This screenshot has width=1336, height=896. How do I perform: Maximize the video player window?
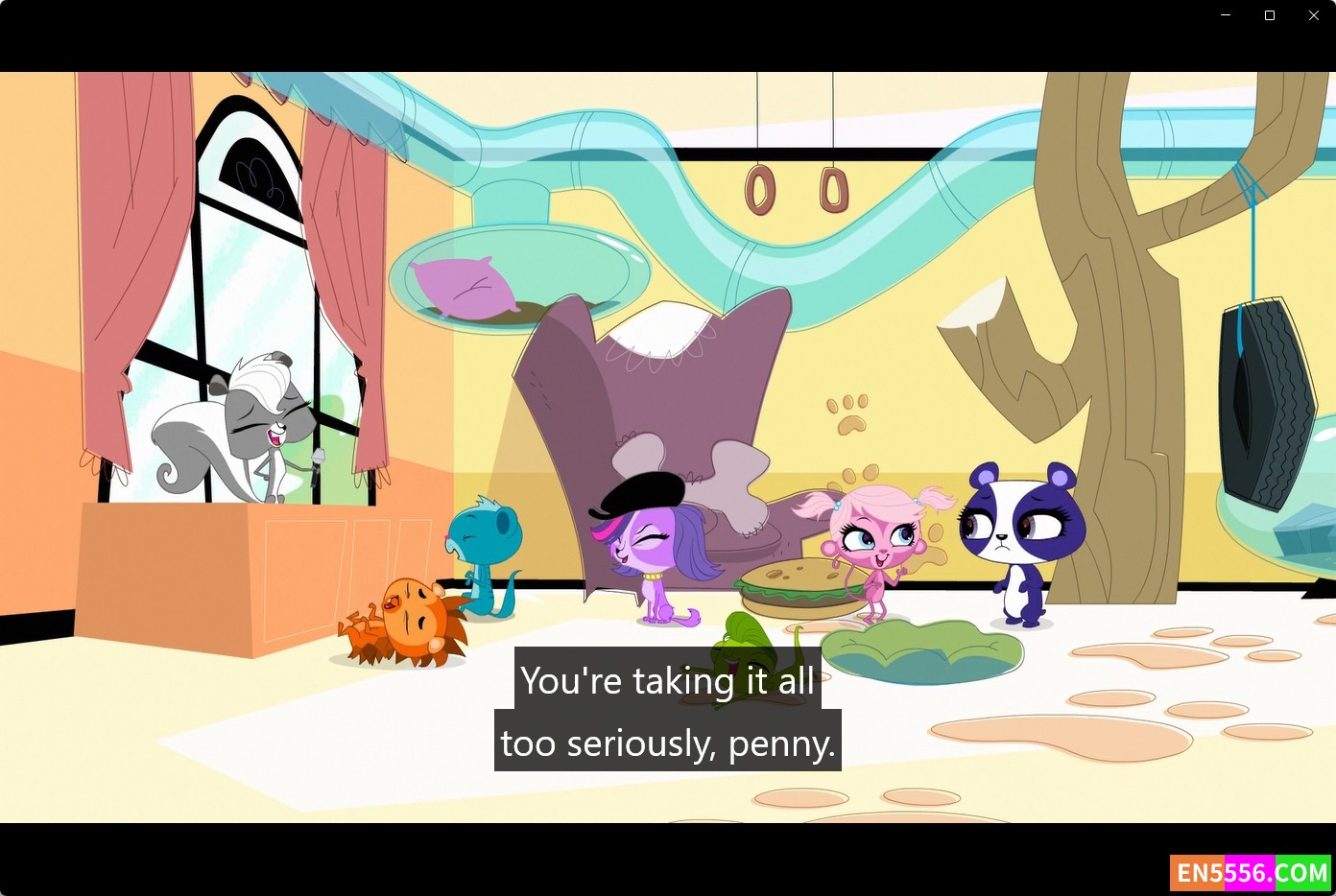click(x=1270, y=15)
